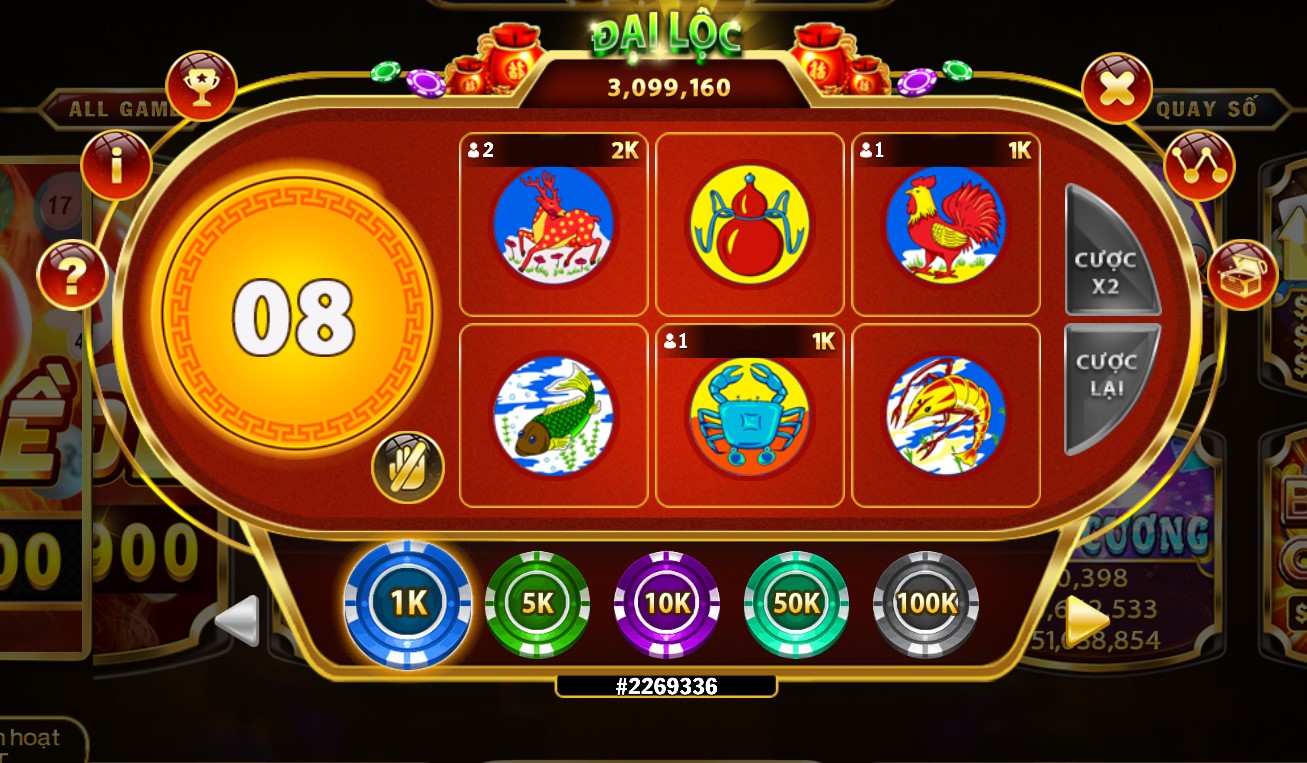Place a bet on the rooster tile
The width and height of the screenshot is (1307, 763).
(x=945, y=225)
